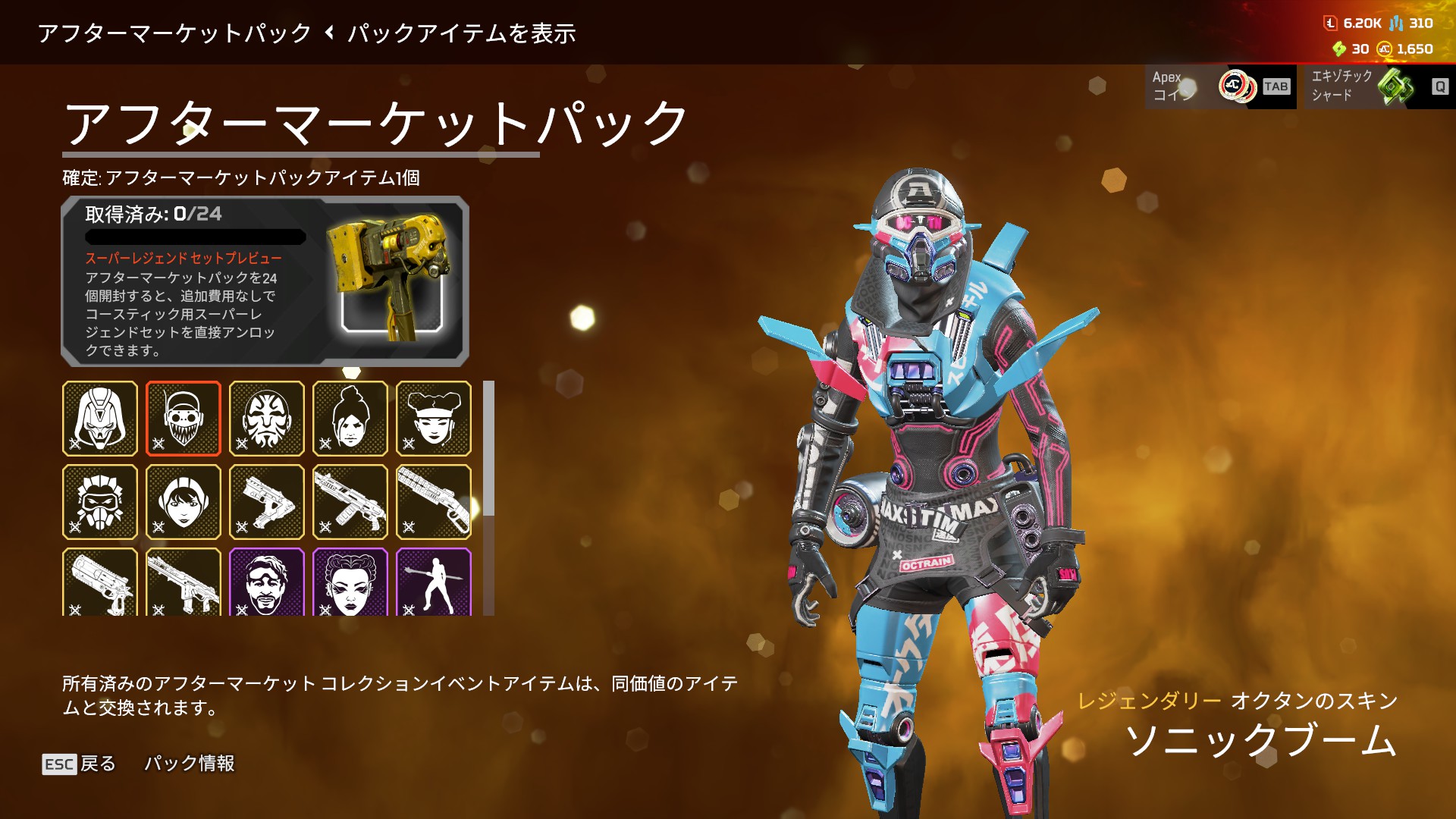This screenshot has width=1456, height=819.
Task: Pick the Wattson skin tile
Action: point(184,502)
